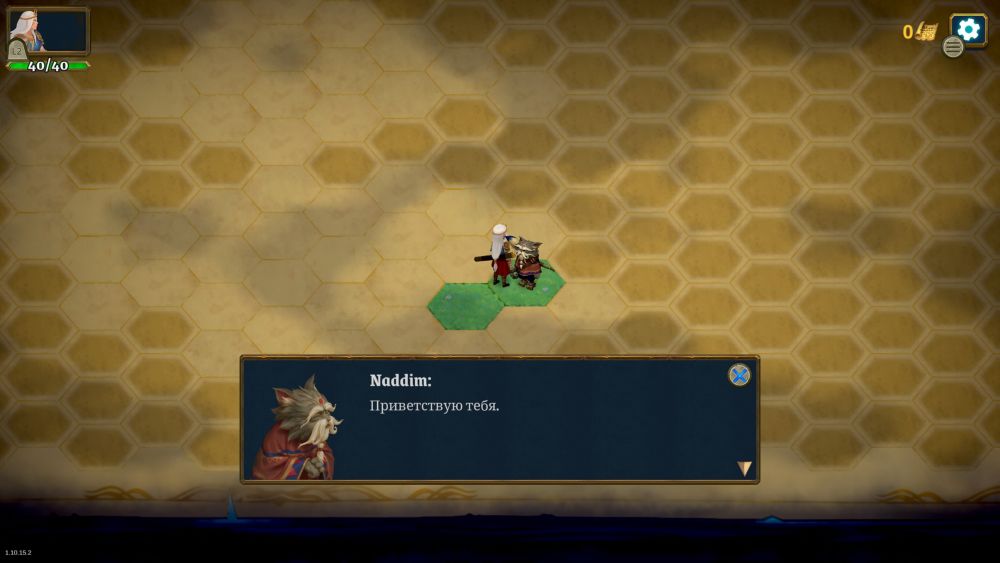Close Naddim's dialogue box

coord(739,375)
